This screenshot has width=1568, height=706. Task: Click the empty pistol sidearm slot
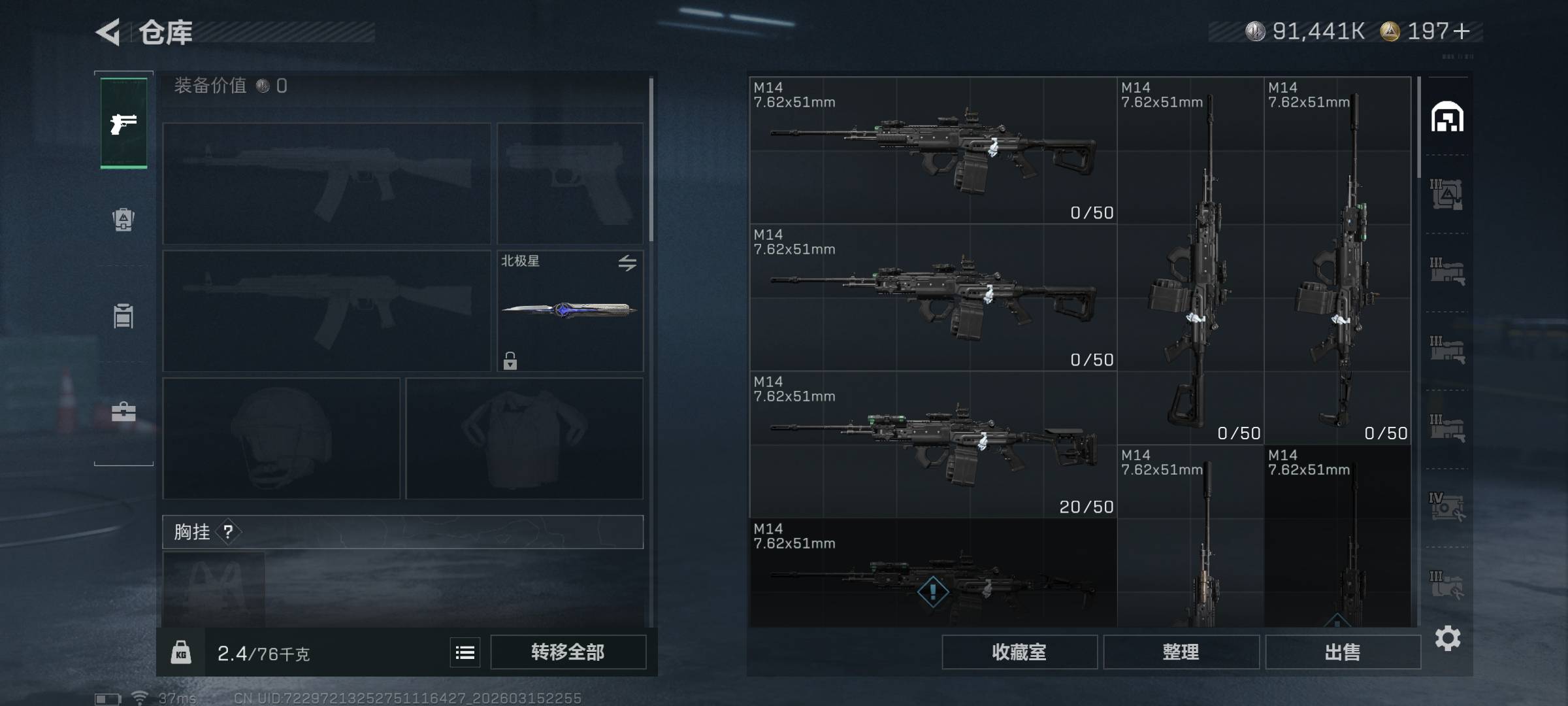[570, 183]
